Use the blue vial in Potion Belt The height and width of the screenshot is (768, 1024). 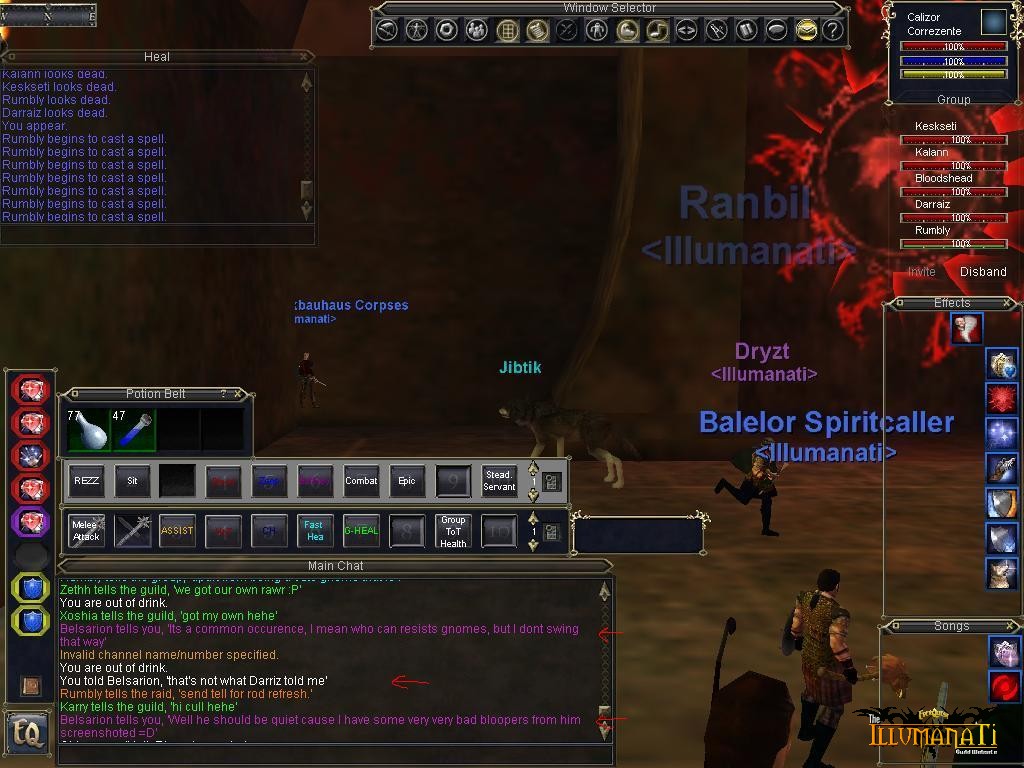[135, 430]
